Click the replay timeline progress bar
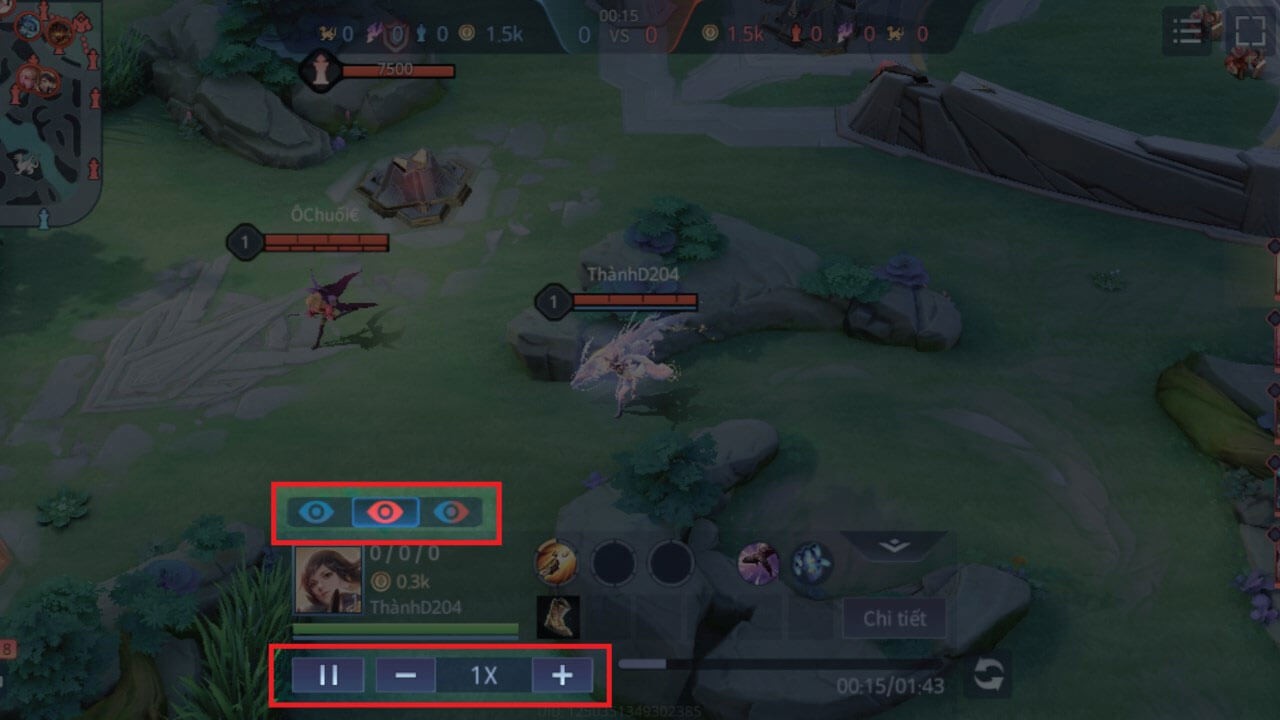Screen dimensions: 1280x720 (780, 663)
